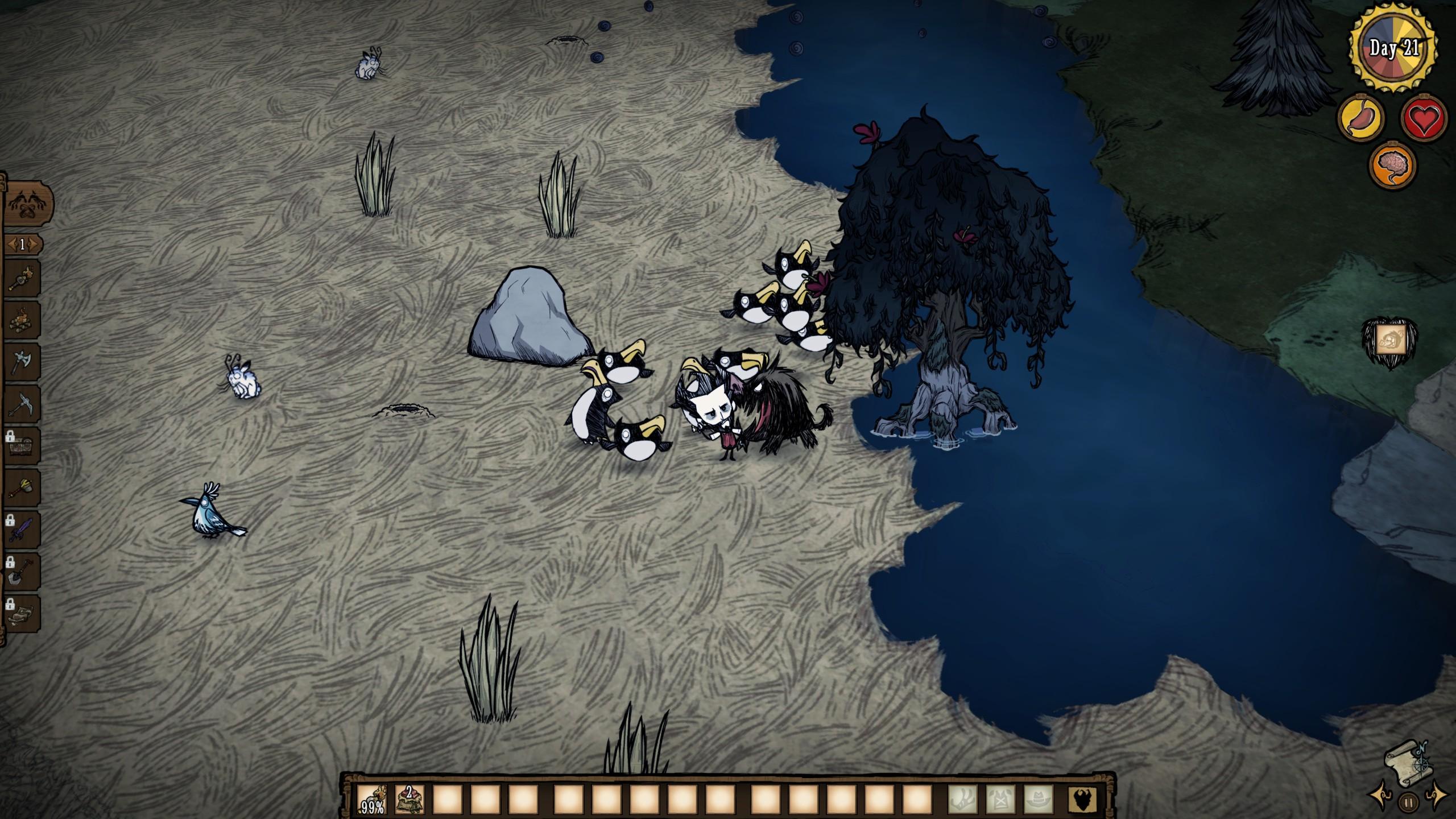1456x819 pixels.
Task: Select the locked purple sword recipe
Action: (x=22, y=529)
